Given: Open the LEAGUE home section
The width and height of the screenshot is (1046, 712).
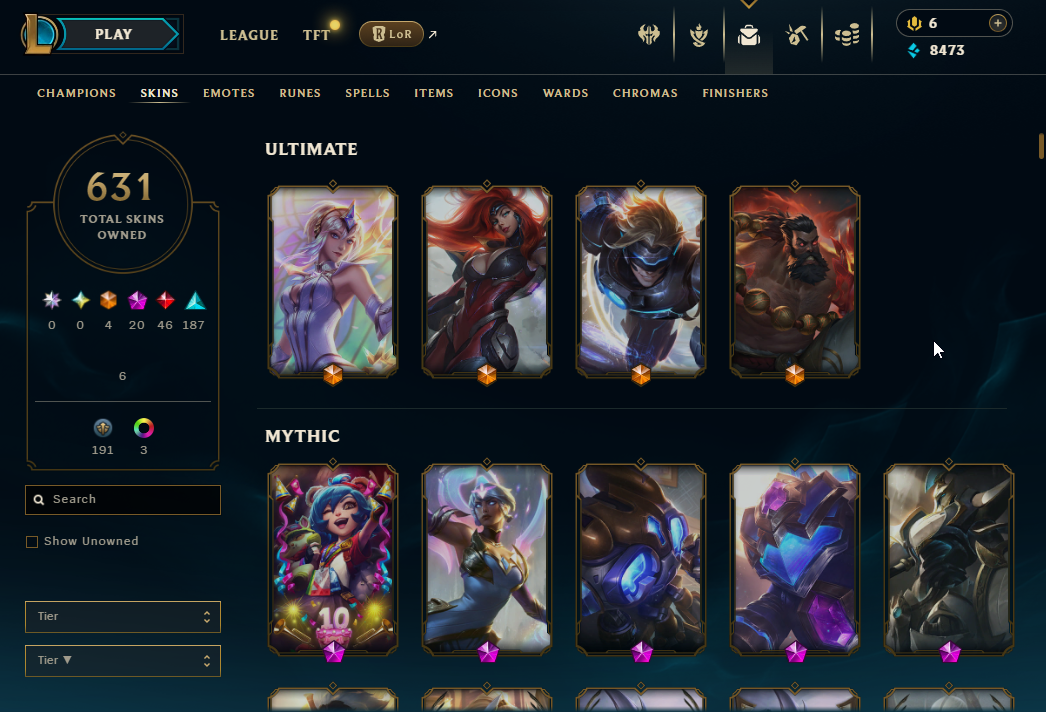Looking at the screenshot, I should pyautogui.click(x=249, y=35).
